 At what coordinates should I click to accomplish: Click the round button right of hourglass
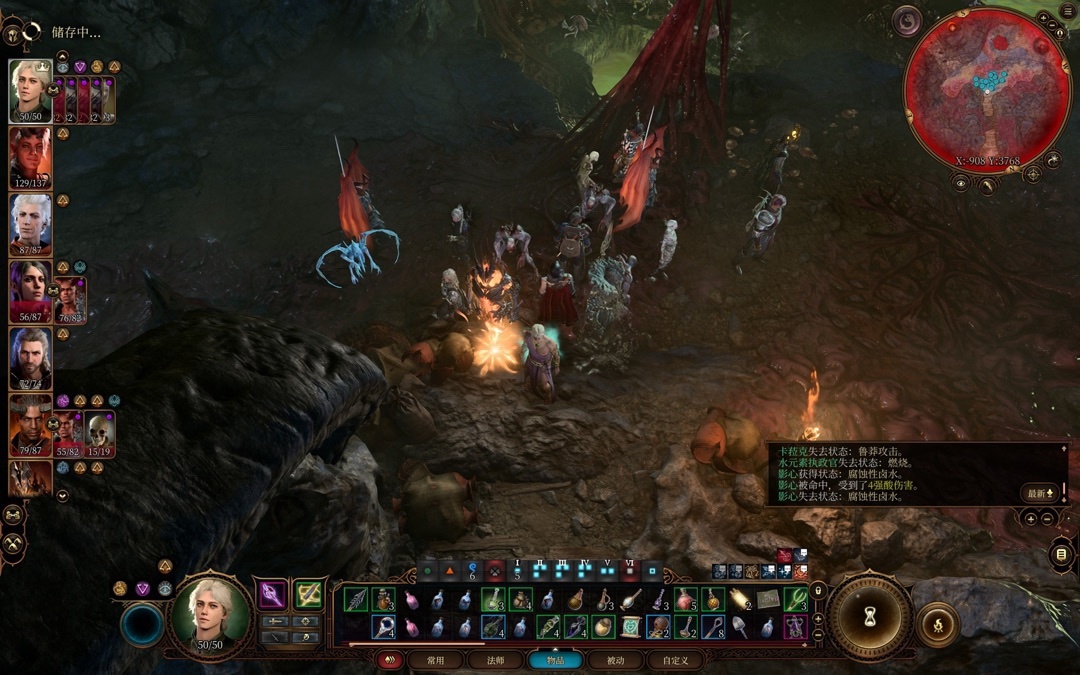[x=937, y=625]
